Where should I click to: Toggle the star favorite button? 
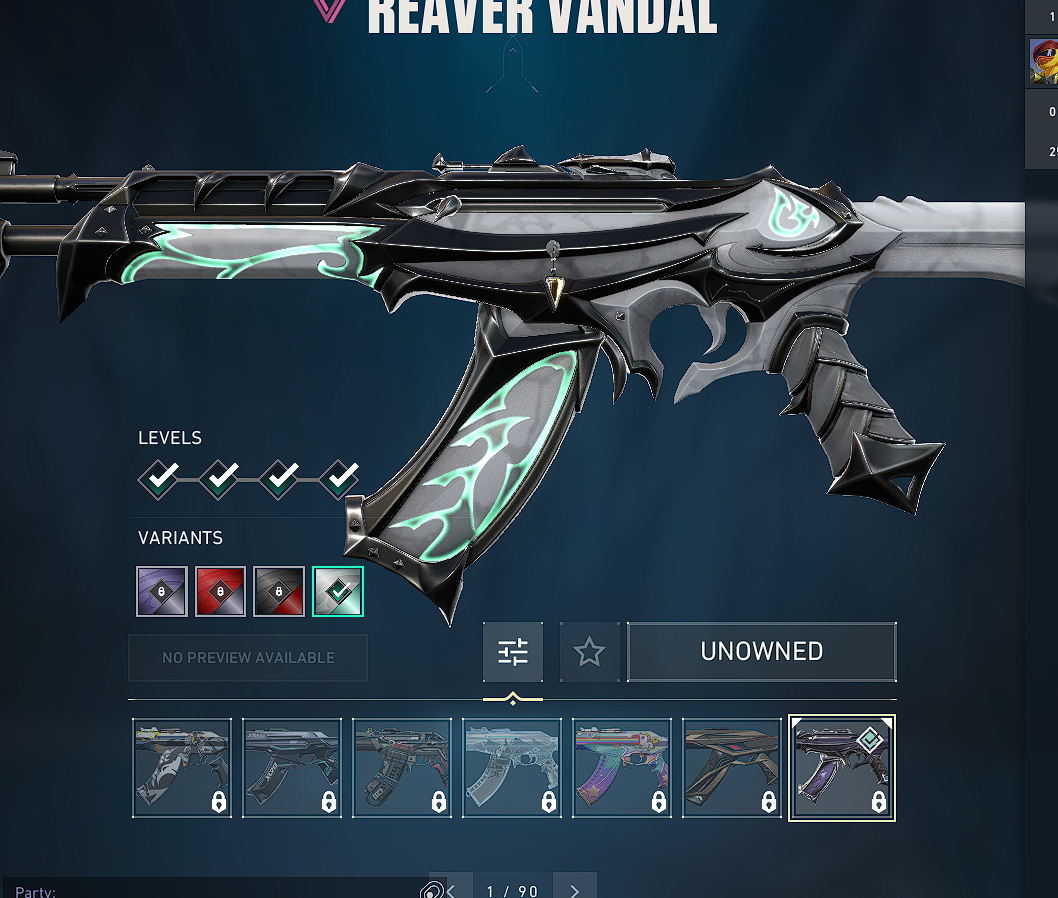[589, 652]
